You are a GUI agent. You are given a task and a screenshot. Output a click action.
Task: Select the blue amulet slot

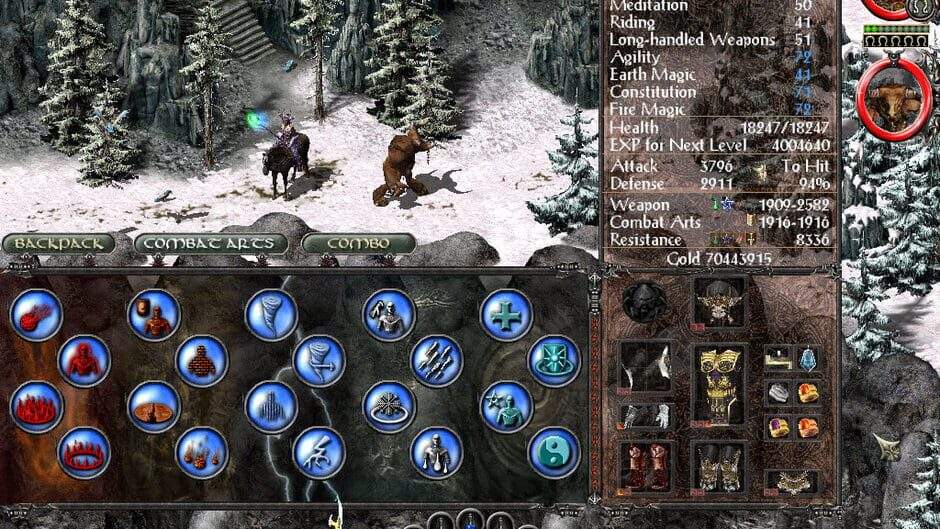(807, 359)
